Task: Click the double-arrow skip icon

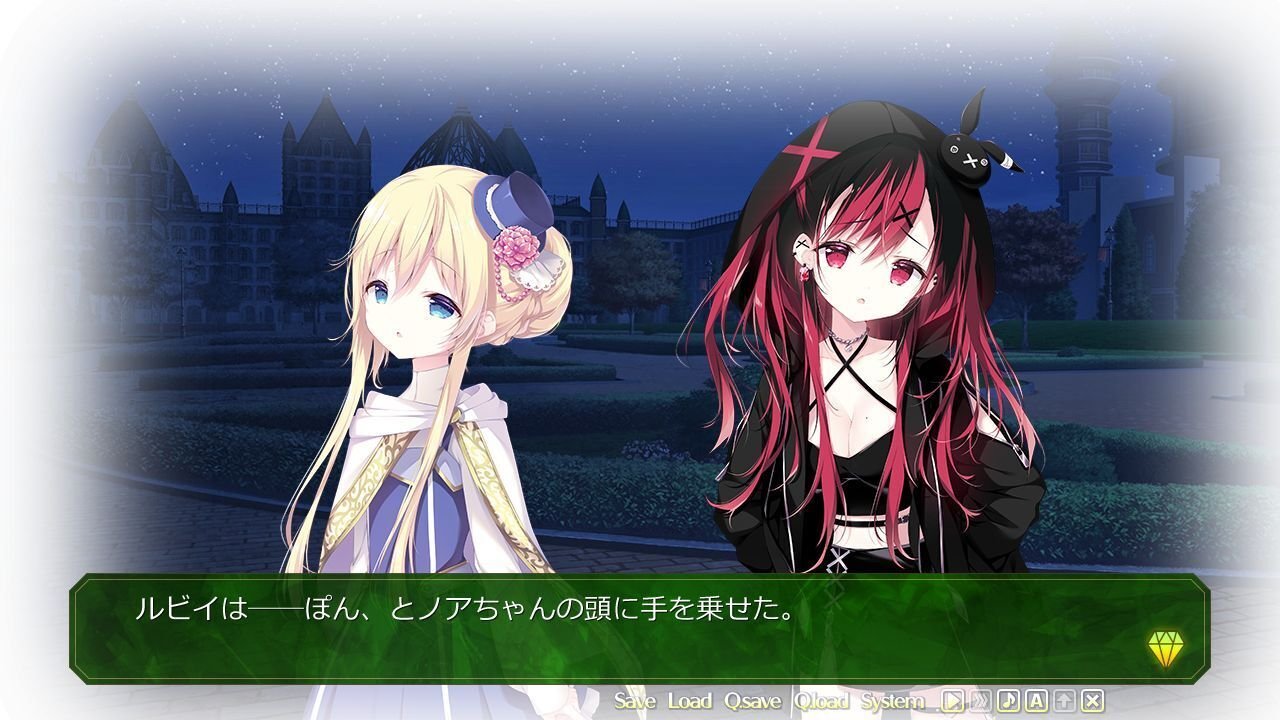Action: (x=980, y=702)
